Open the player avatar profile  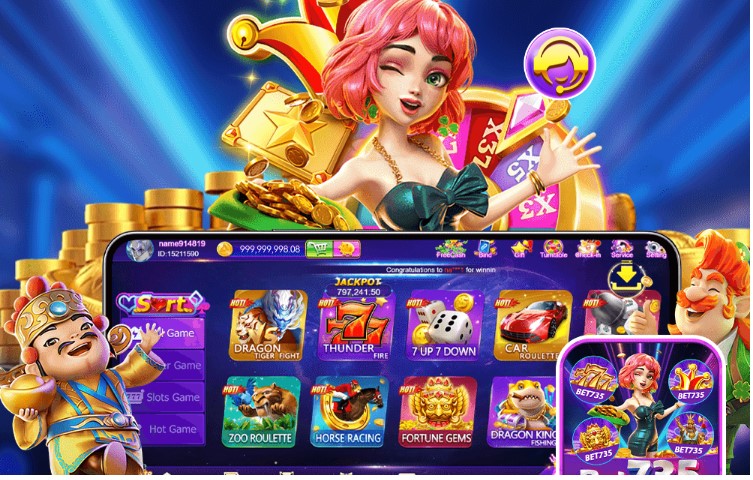[x=140, y=249]
